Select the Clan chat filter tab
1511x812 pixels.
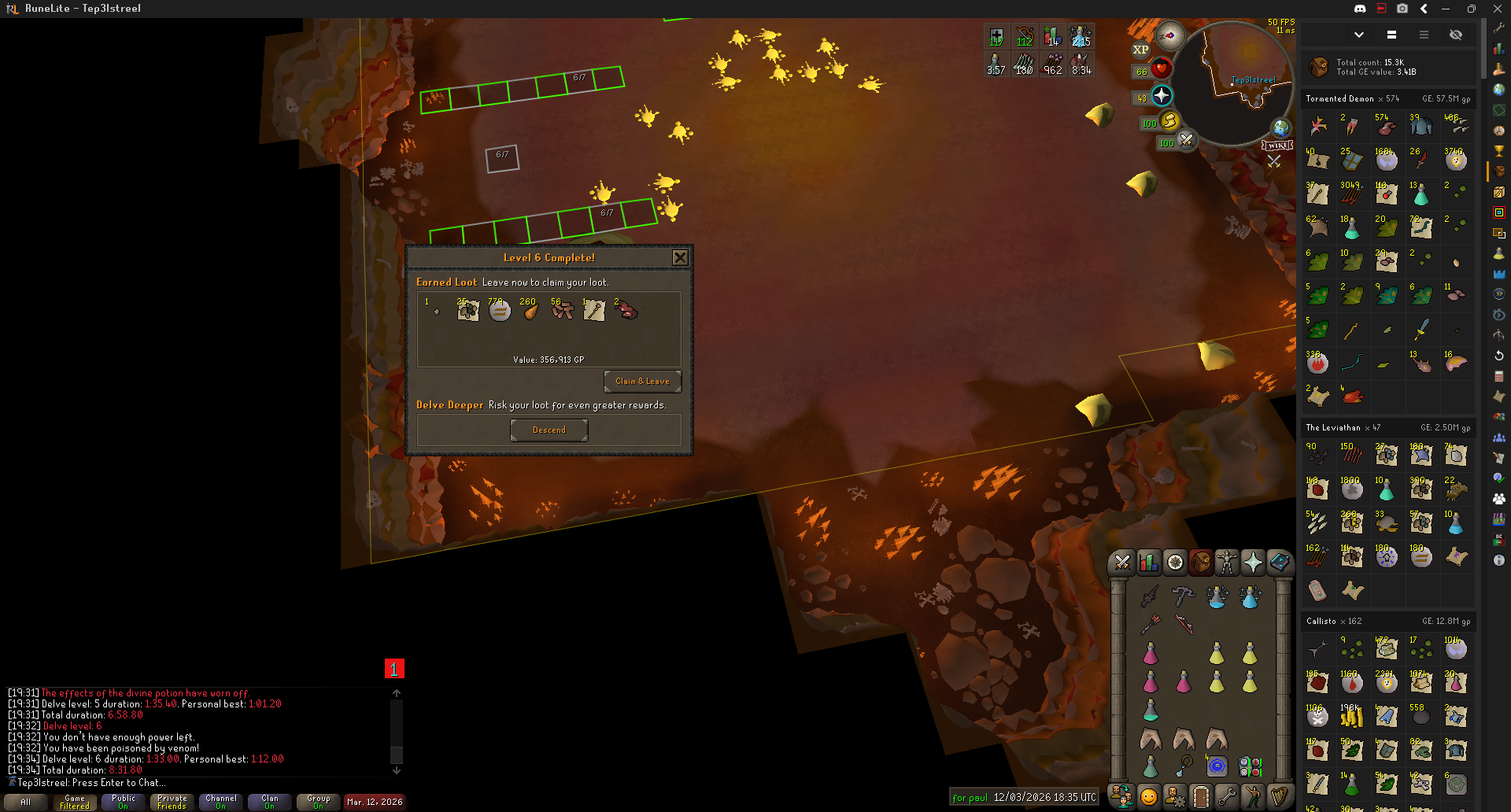click(x=269, y=802)
